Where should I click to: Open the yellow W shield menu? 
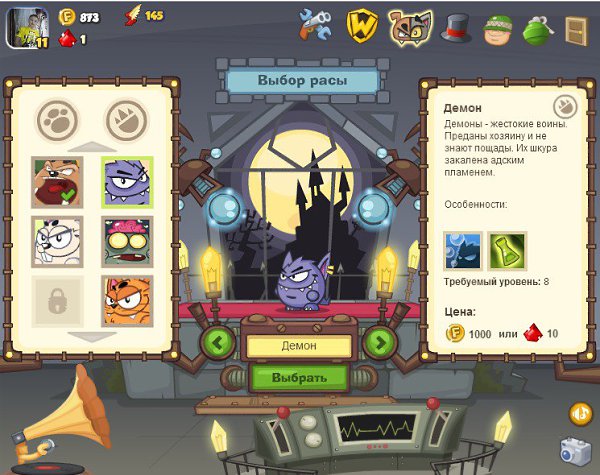coord(361,26)
